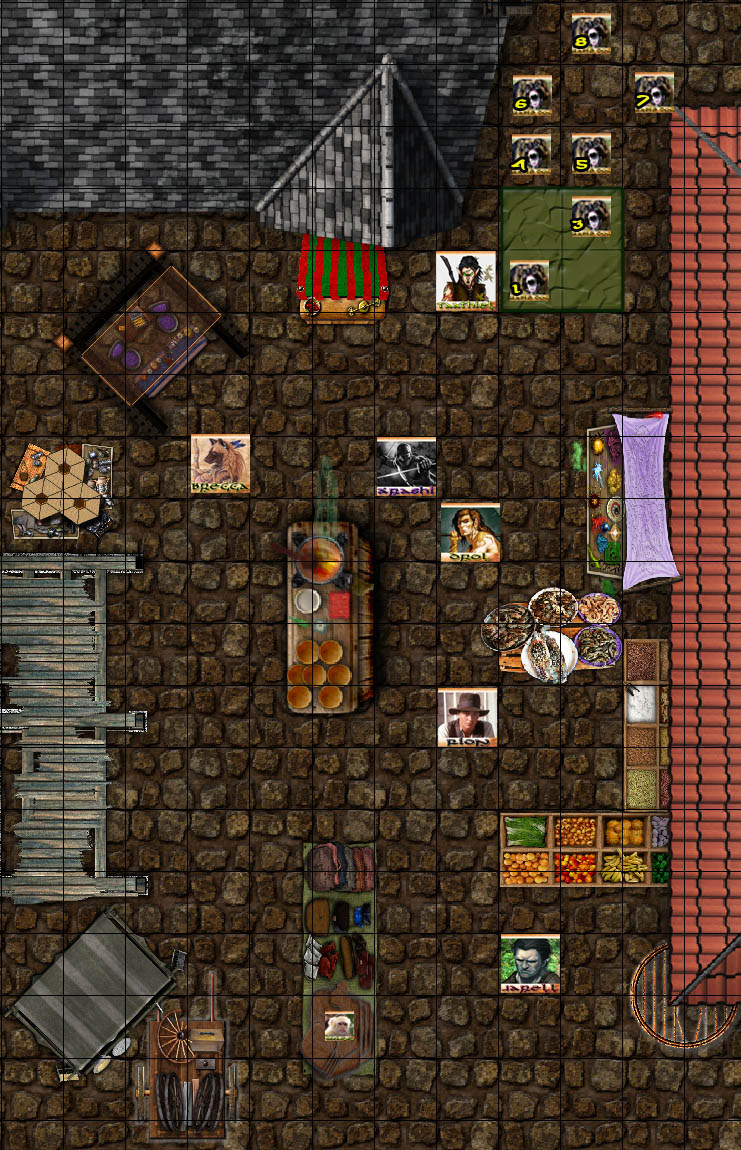Pick the Arashi swordsman token
This screenshot has height=1150, width=741.
click(x=406, y=467)
